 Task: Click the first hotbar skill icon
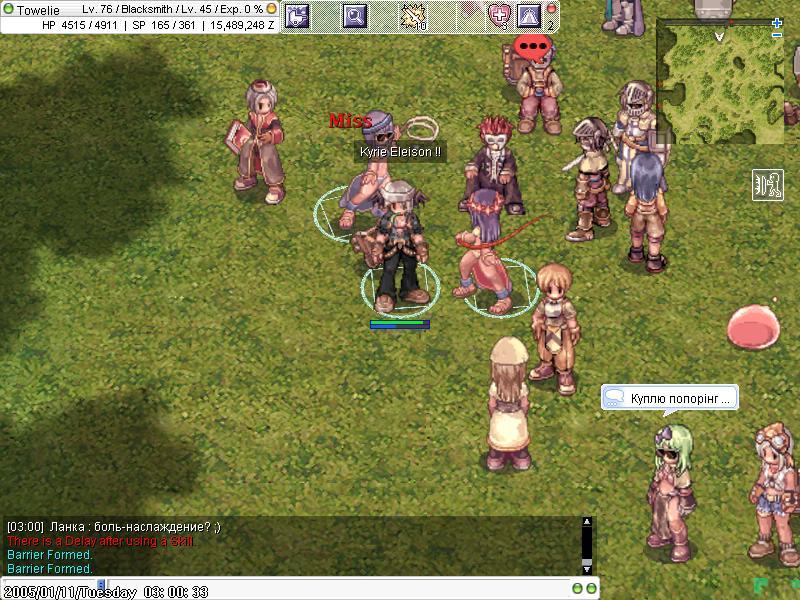pyautogui.click(x=298, y=15)
